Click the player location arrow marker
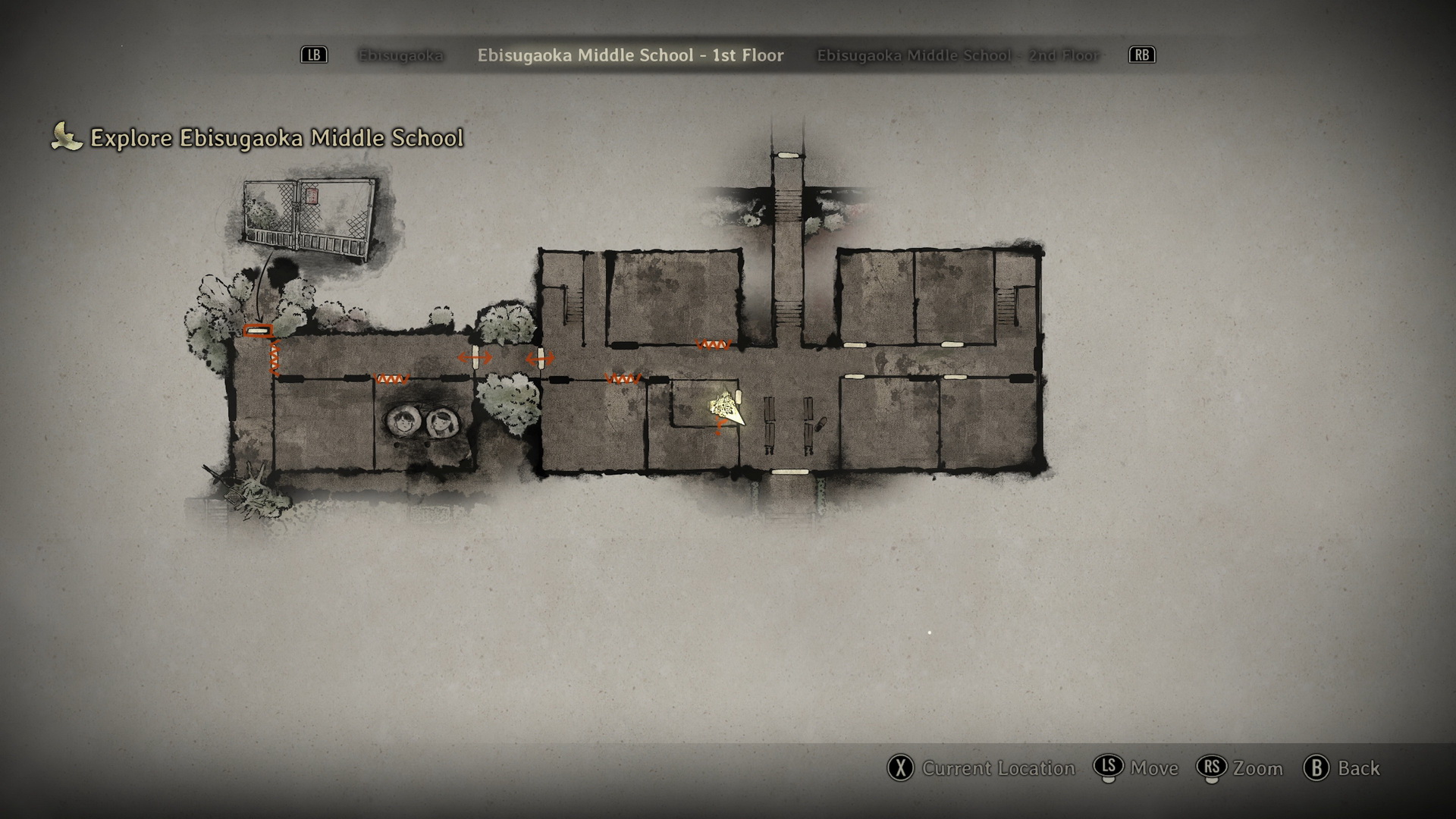Viewport: 1456px width, 819px height. point(727,409)
